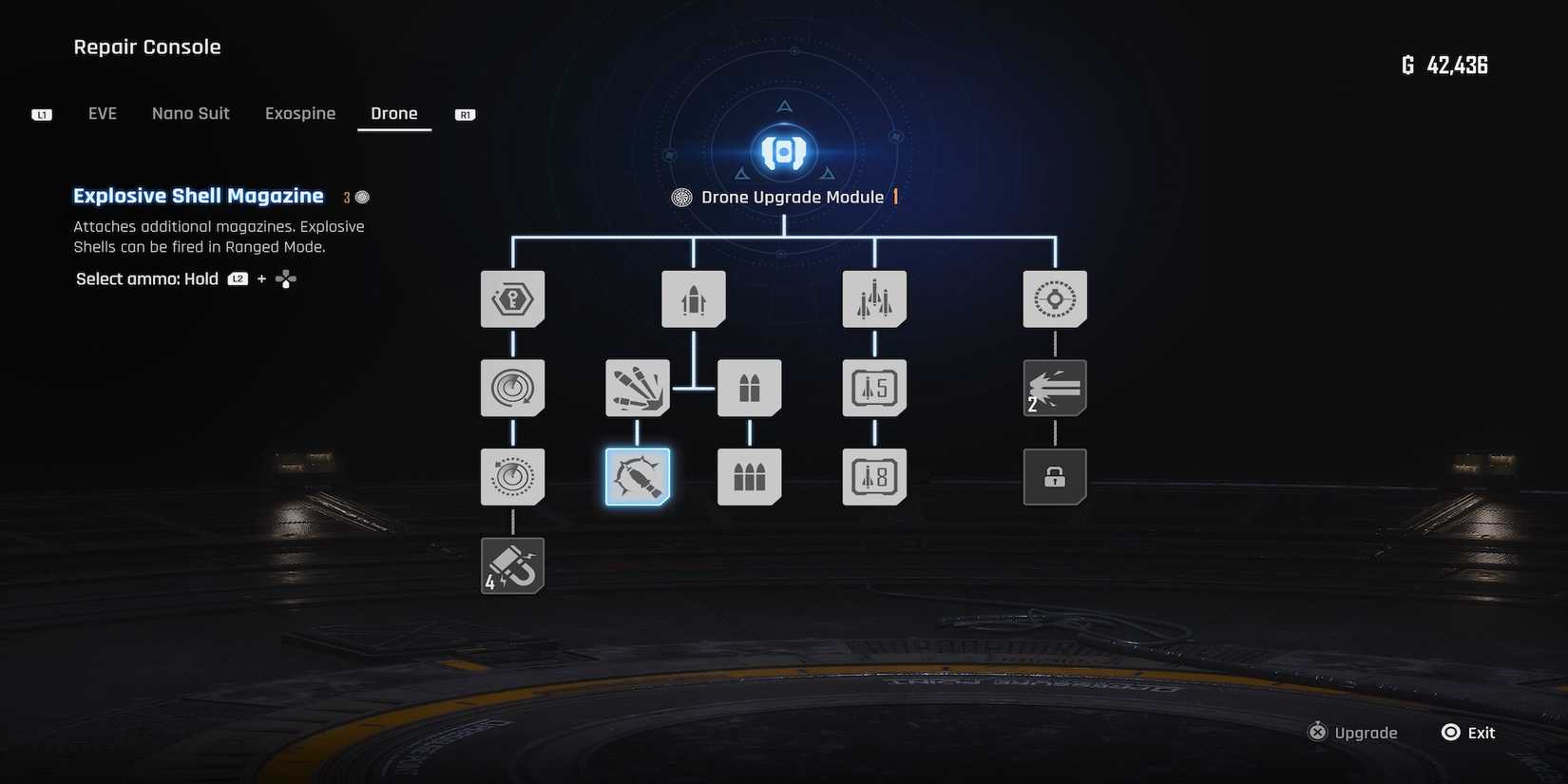Select the piercing shot upgrade with level 2

point(1055,388)
